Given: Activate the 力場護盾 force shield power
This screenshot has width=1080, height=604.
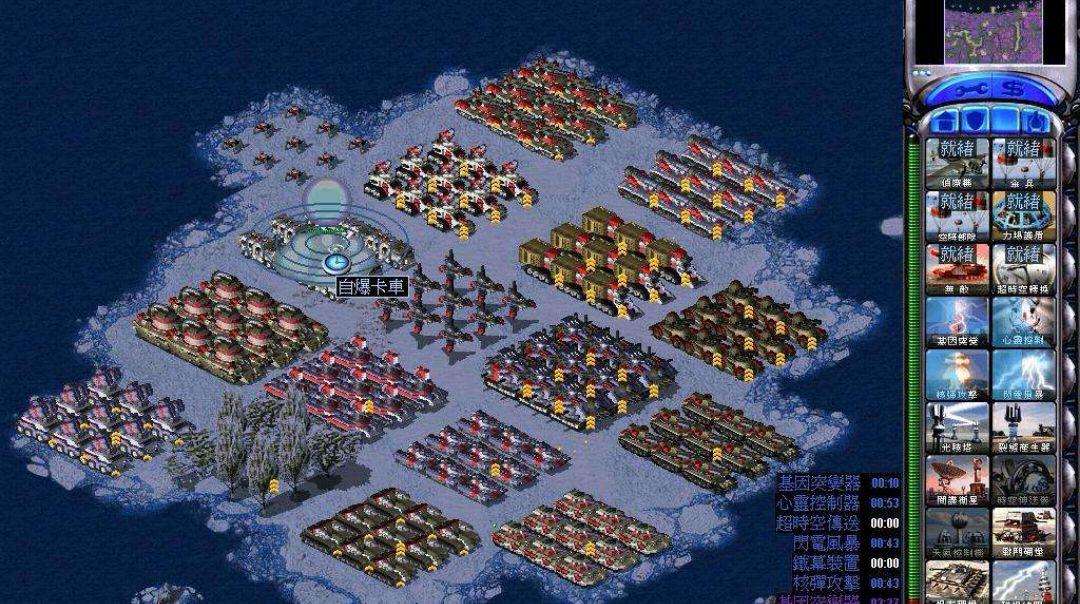Looking at the screenshot, I should click(x=1023, y=214).
